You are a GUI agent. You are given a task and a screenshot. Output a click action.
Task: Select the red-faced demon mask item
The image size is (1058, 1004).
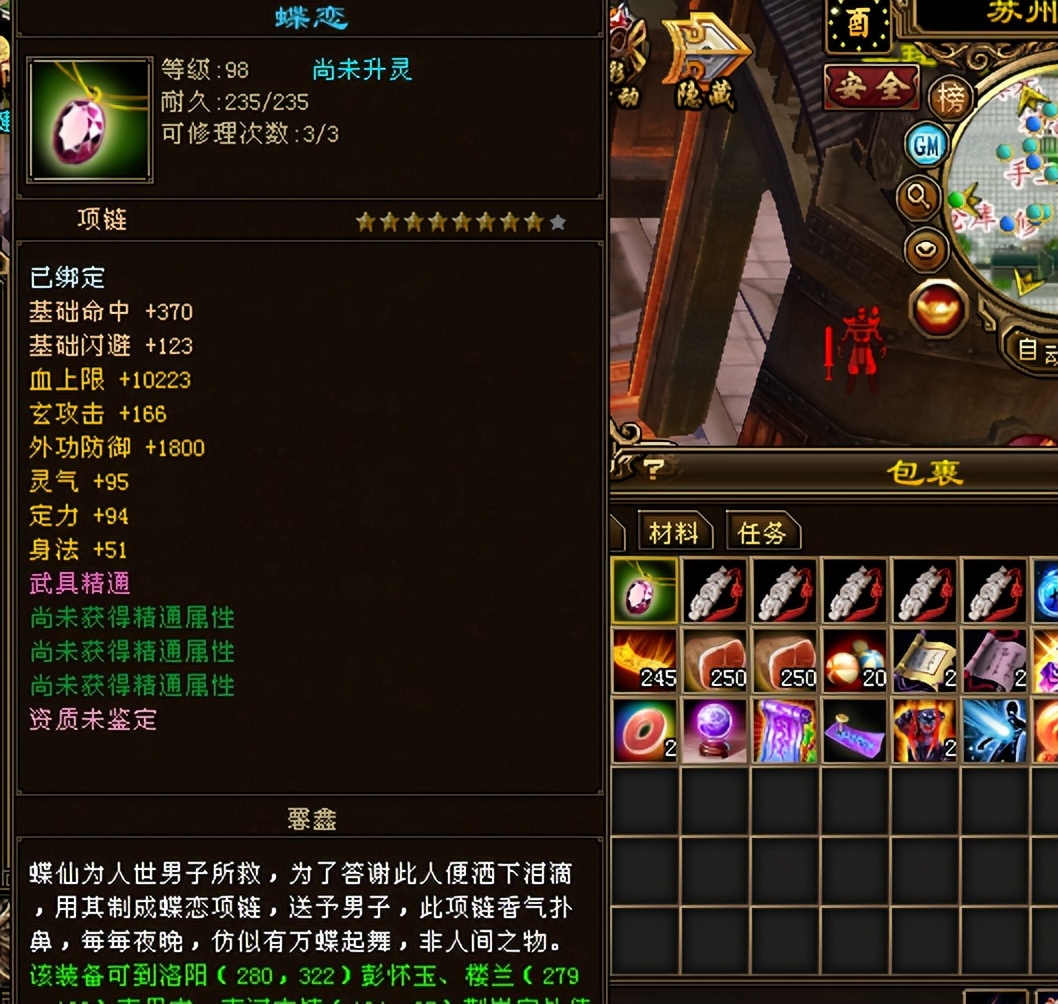tap(925, 731)
